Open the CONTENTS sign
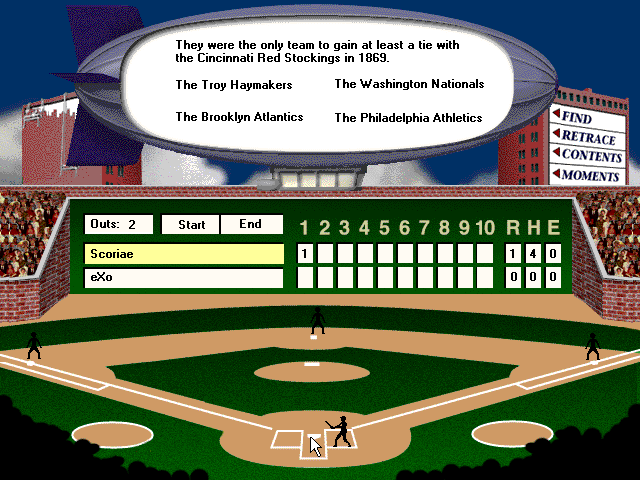640x480 pixels. [x=590, y=156]
